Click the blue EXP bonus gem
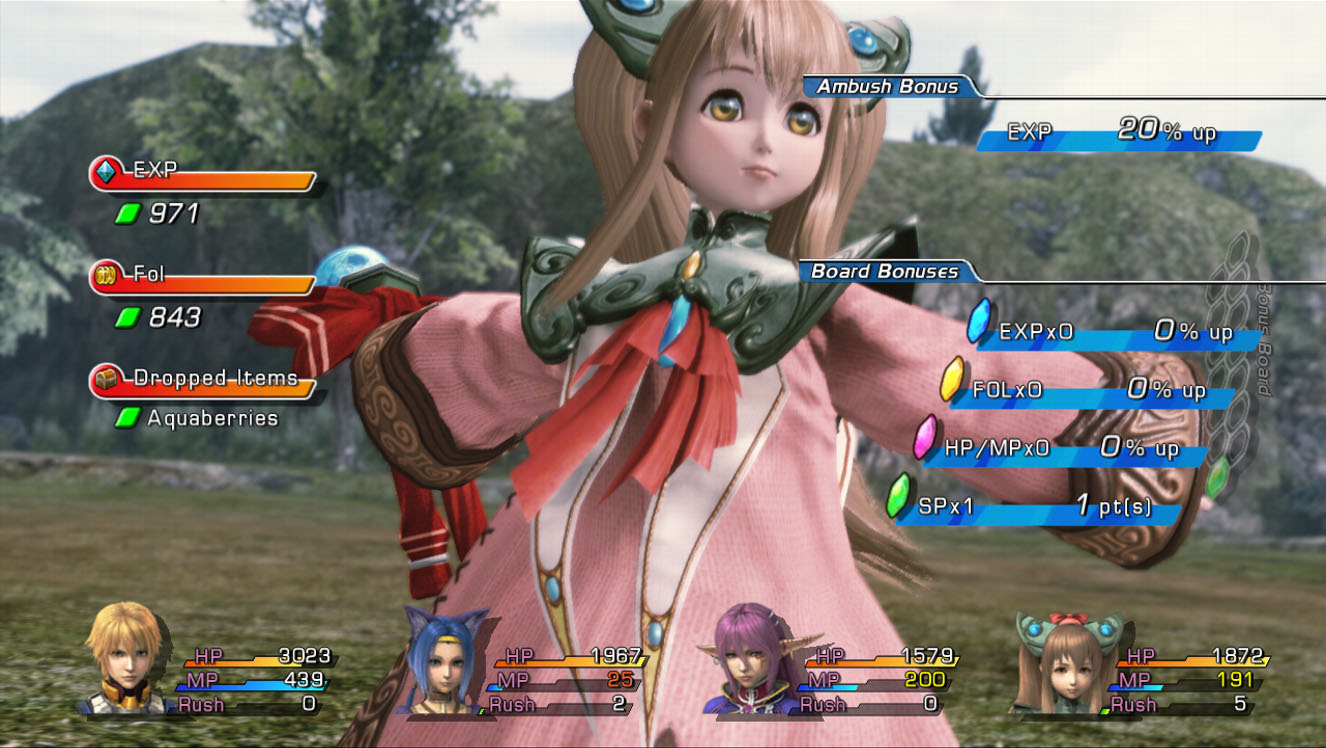Image resolution: width=1326 pixels, height=748 pixels. point(979,322)
